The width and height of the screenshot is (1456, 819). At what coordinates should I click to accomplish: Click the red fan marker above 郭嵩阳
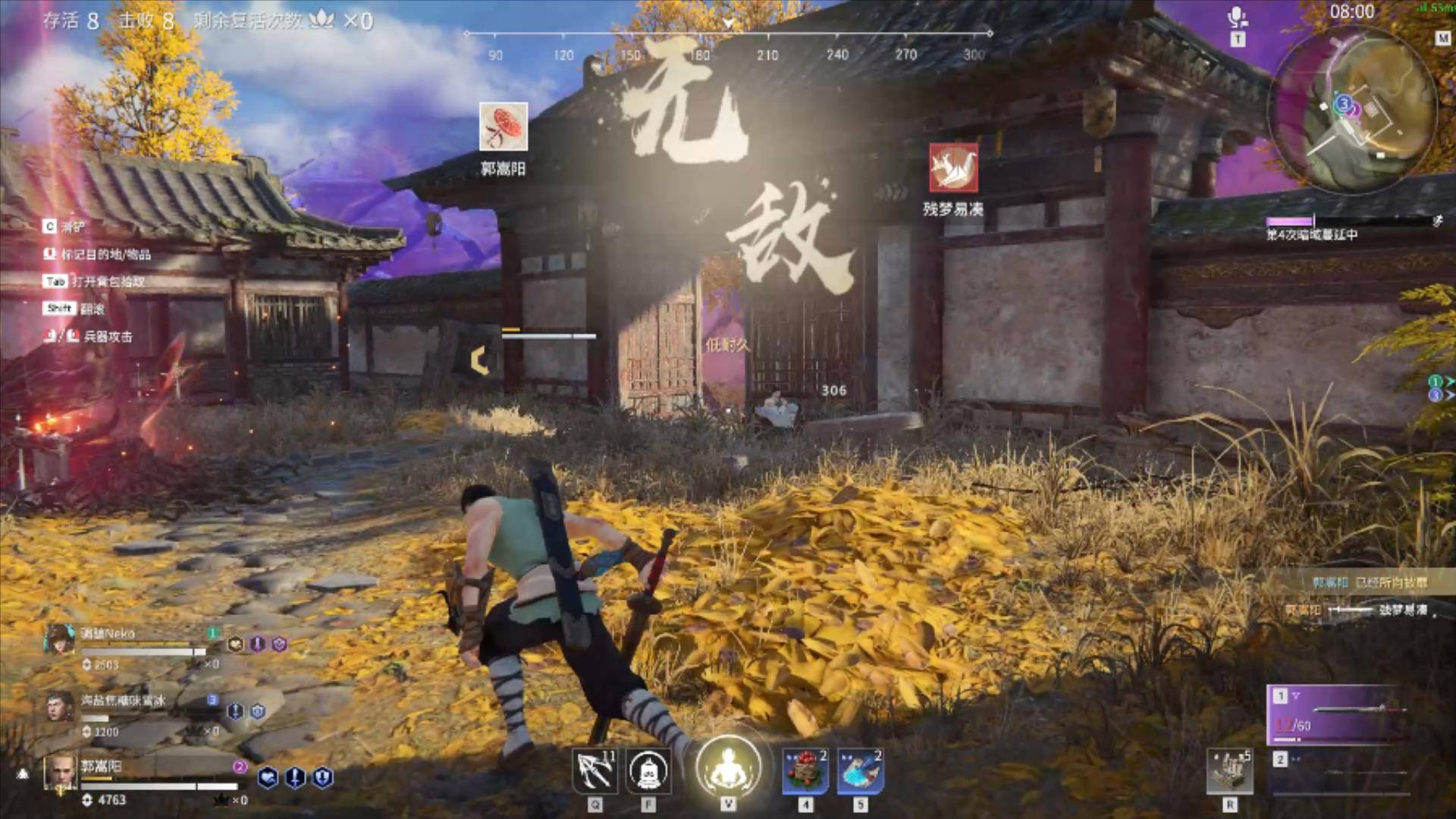pyautogui.click(x=504, y=127)
